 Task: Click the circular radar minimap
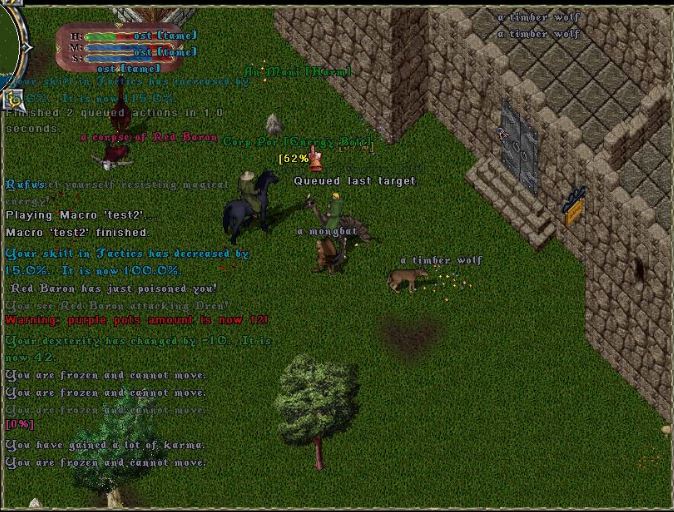(10, 45)
